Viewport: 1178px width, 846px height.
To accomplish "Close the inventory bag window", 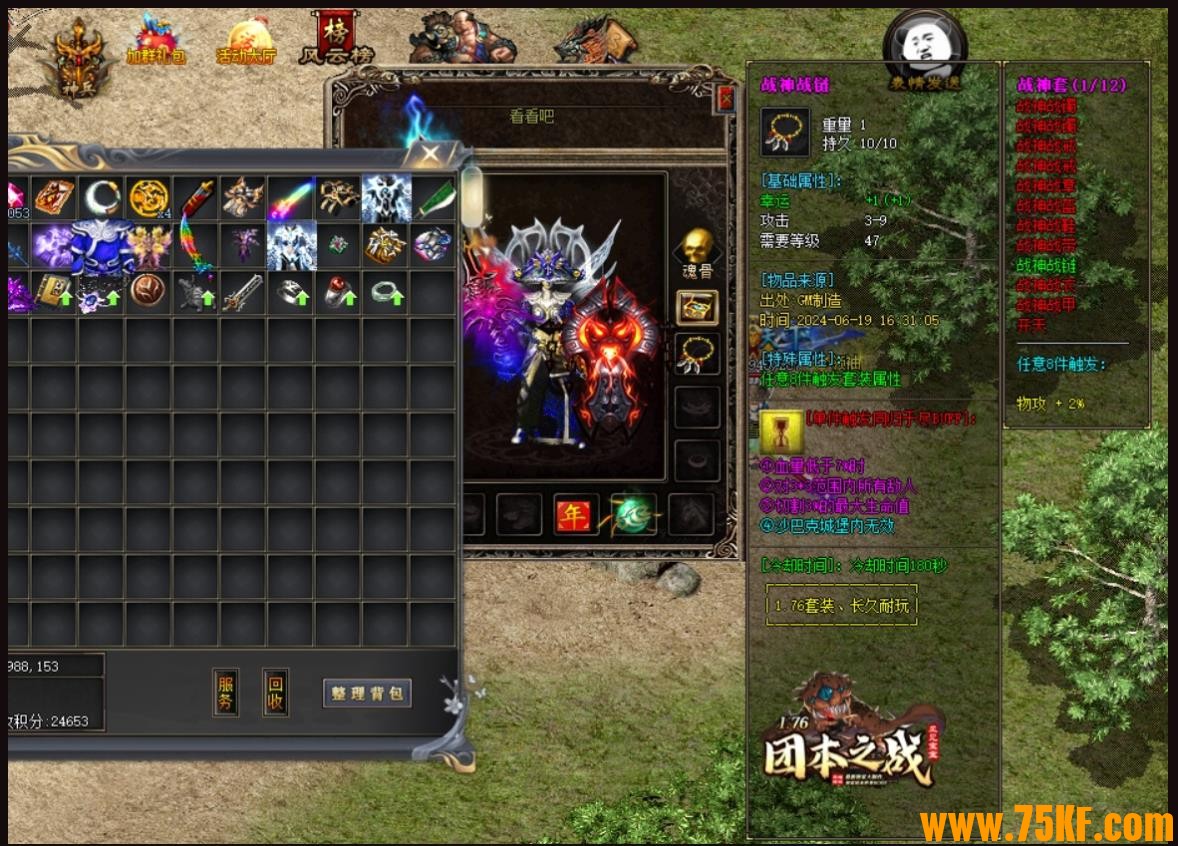I will 431,153.
